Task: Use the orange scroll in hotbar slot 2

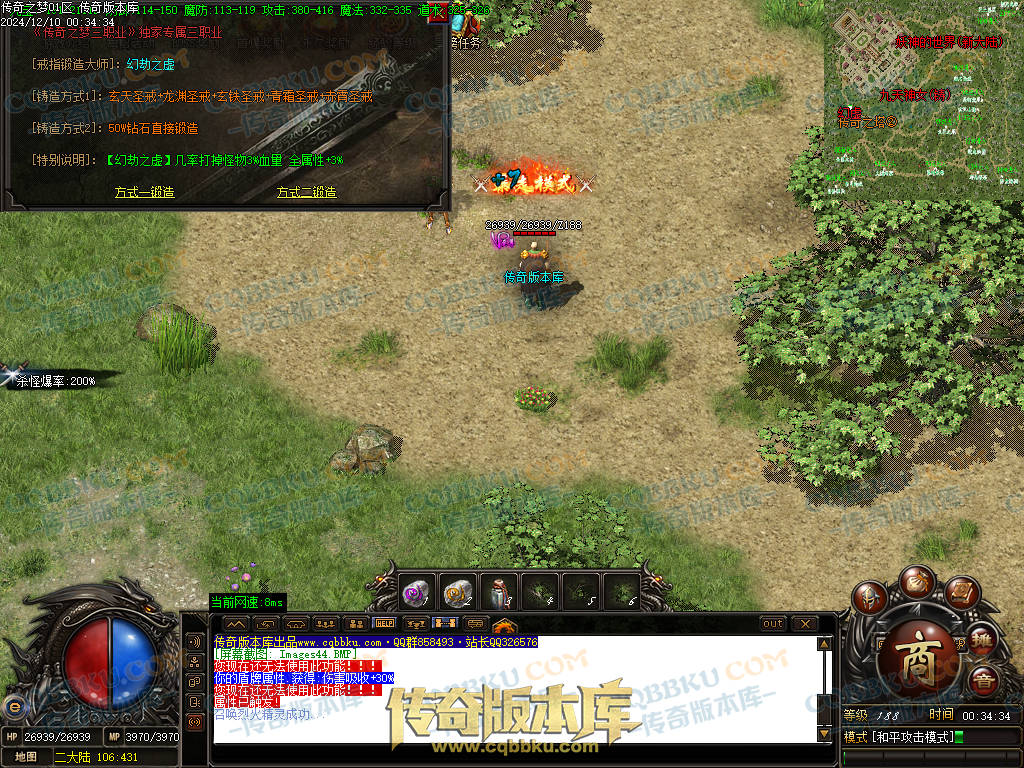Action: click(x=457, y=593)
